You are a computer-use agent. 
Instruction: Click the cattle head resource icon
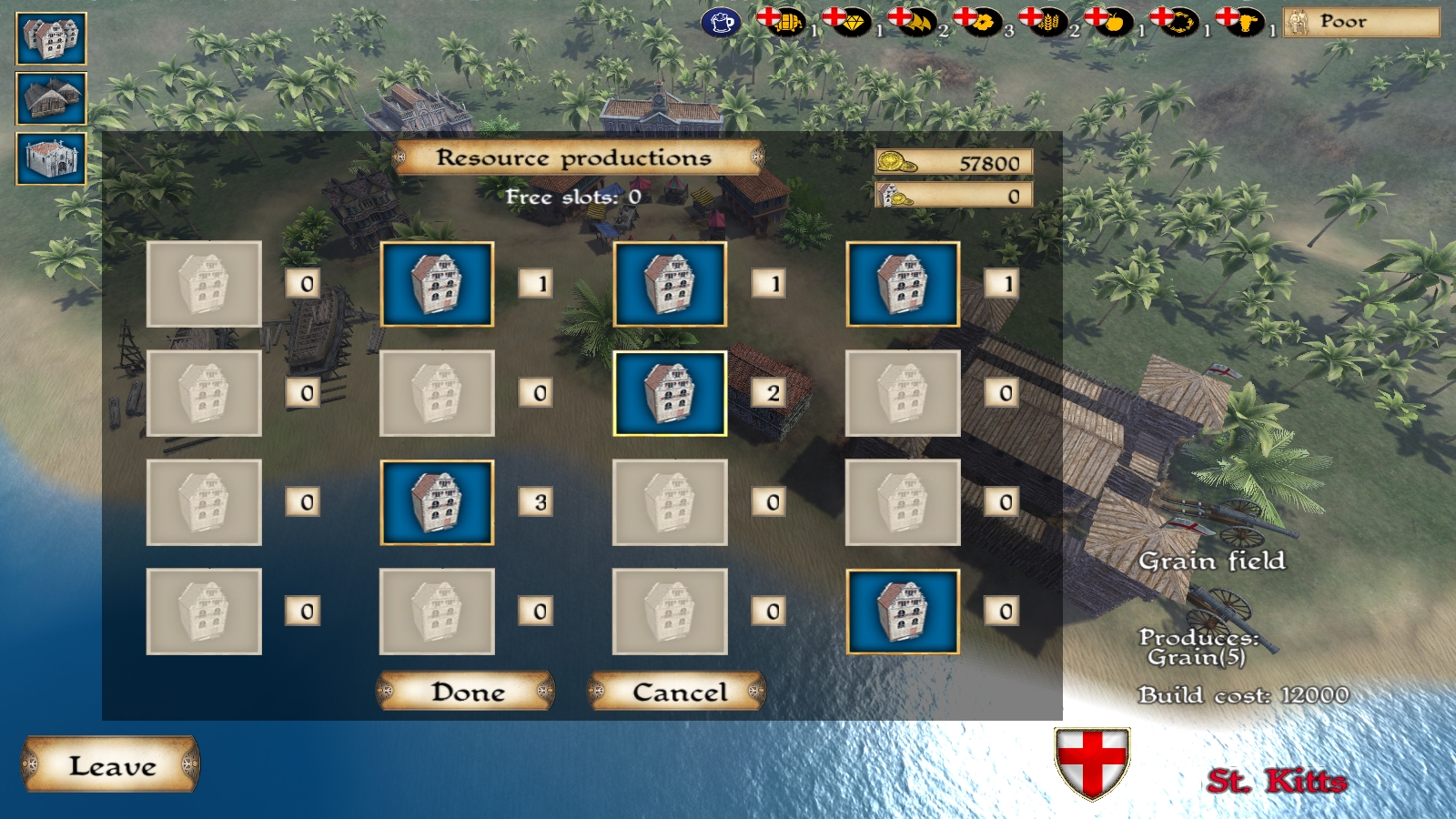[x=1245, y=22]
